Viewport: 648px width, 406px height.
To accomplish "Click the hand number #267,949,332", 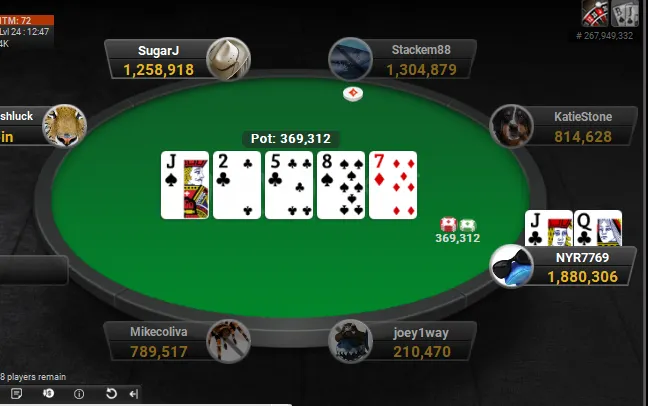I will point(604,36).
